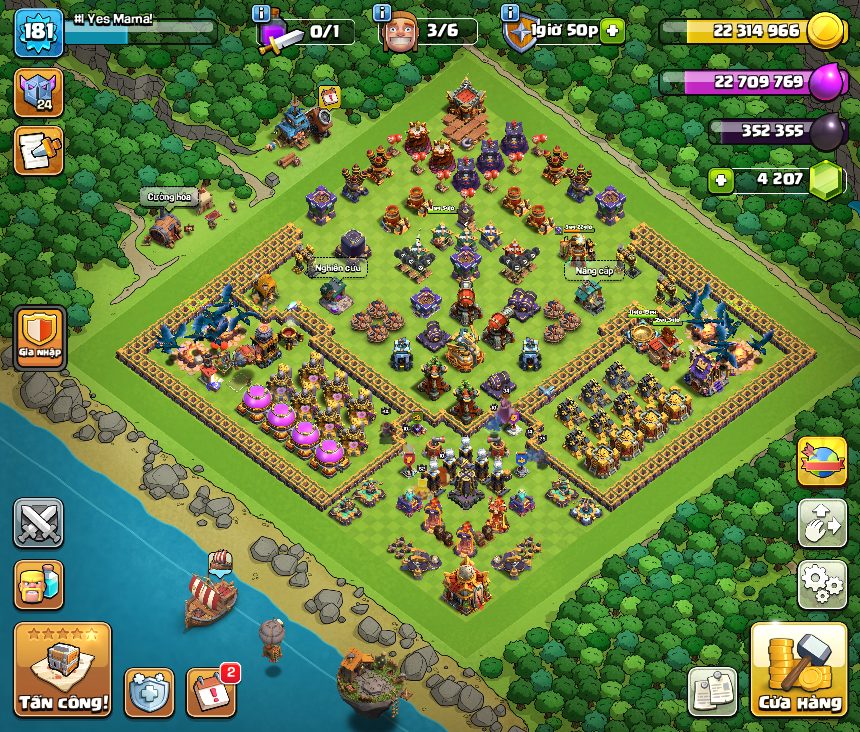Tap the Gia nhập clan shield

39,338
